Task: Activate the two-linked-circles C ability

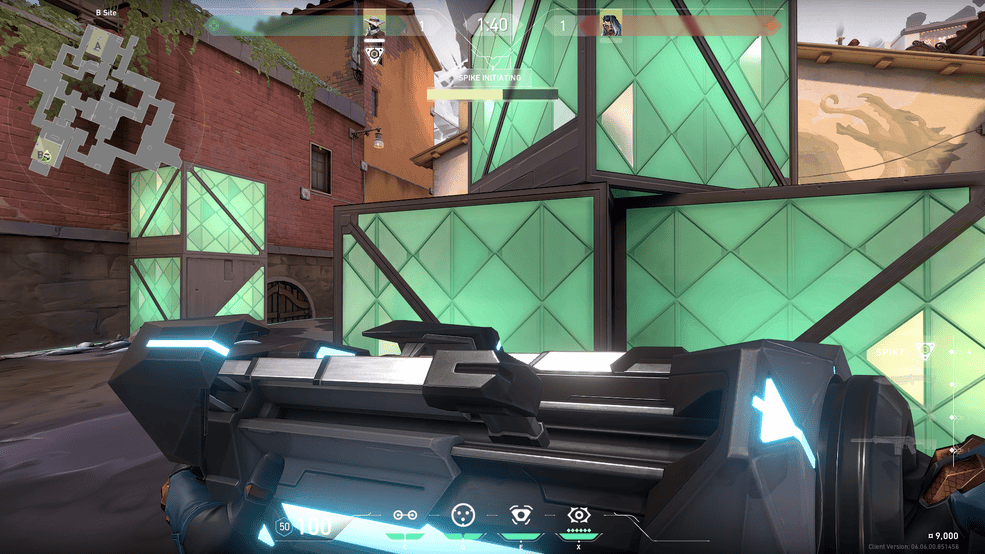Action: (x=405, y=515)
